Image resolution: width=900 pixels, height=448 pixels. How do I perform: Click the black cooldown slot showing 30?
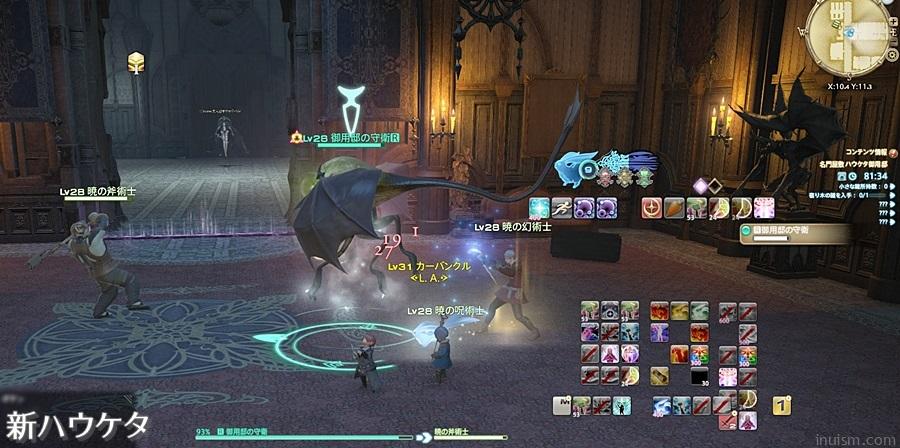click(701, 376)
